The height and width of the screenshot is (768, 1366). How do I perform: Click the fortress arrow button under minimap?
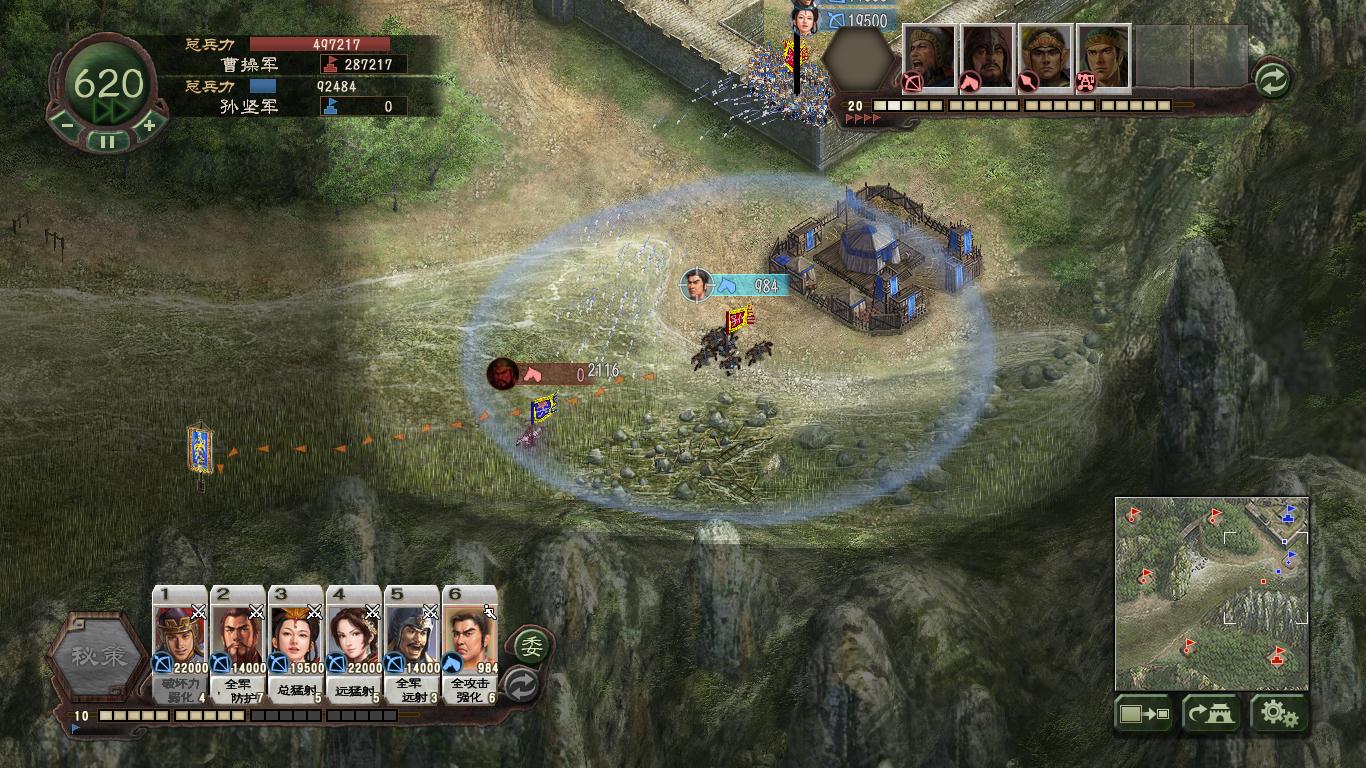coord(1211,713)
